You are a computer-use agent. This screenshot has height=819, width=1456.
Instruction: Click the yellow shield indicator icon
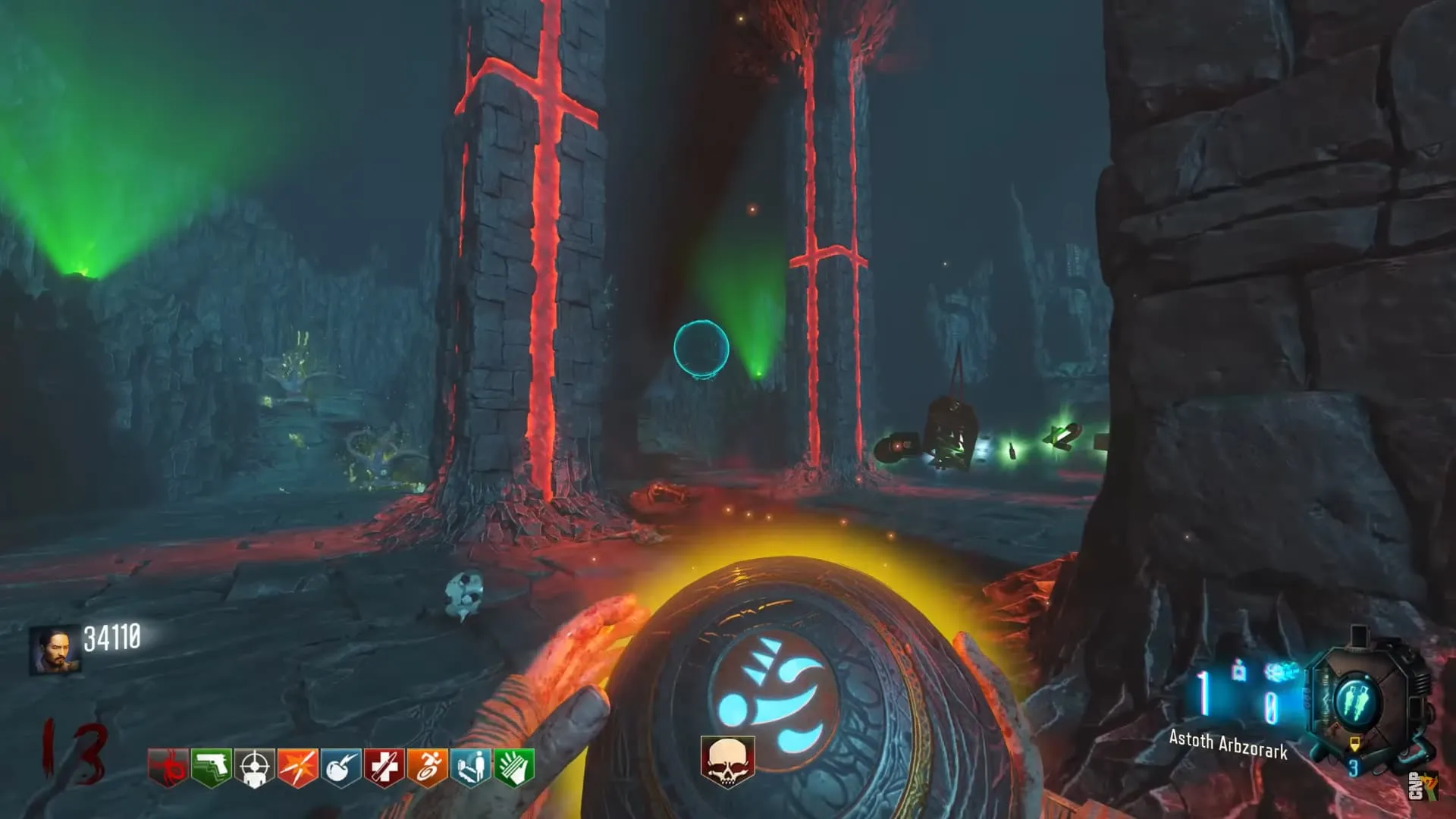(1355, 744)
